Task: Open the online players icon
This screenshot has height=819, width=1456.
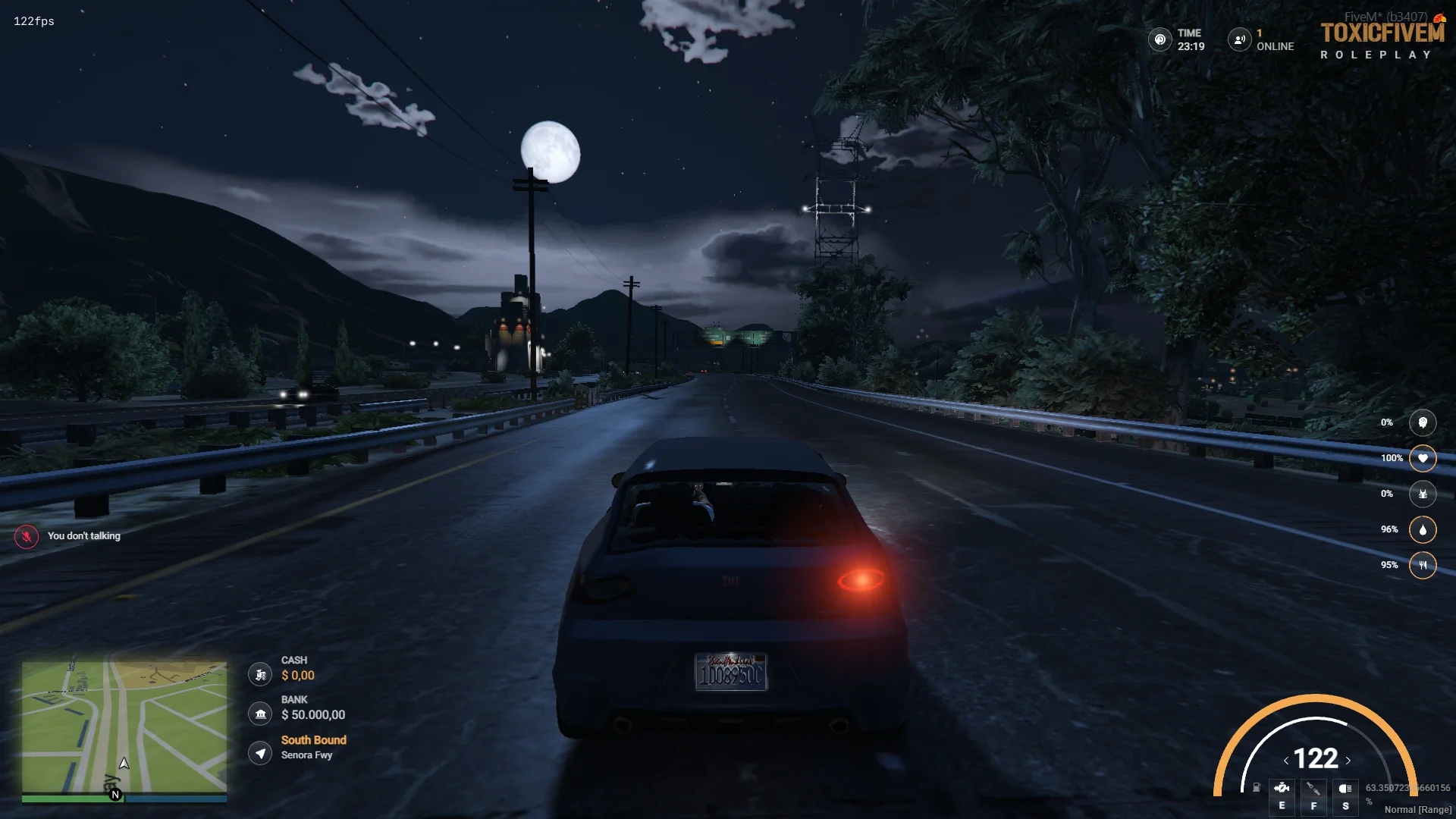Action: click(x=1239, y=39)
